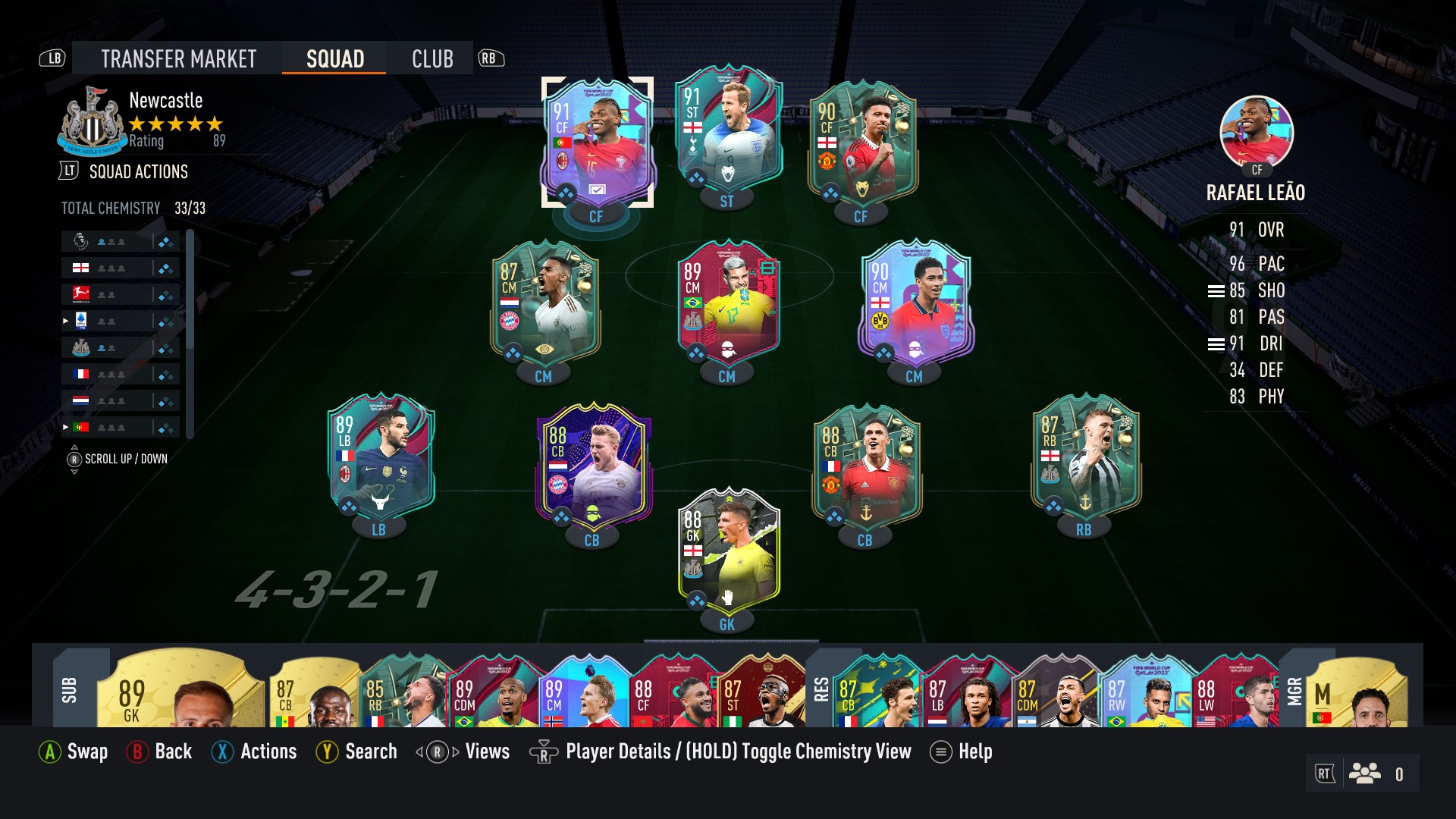Switch to the TRANSFER MARKET tab
1456x819 pixels.
coord(177,58)
